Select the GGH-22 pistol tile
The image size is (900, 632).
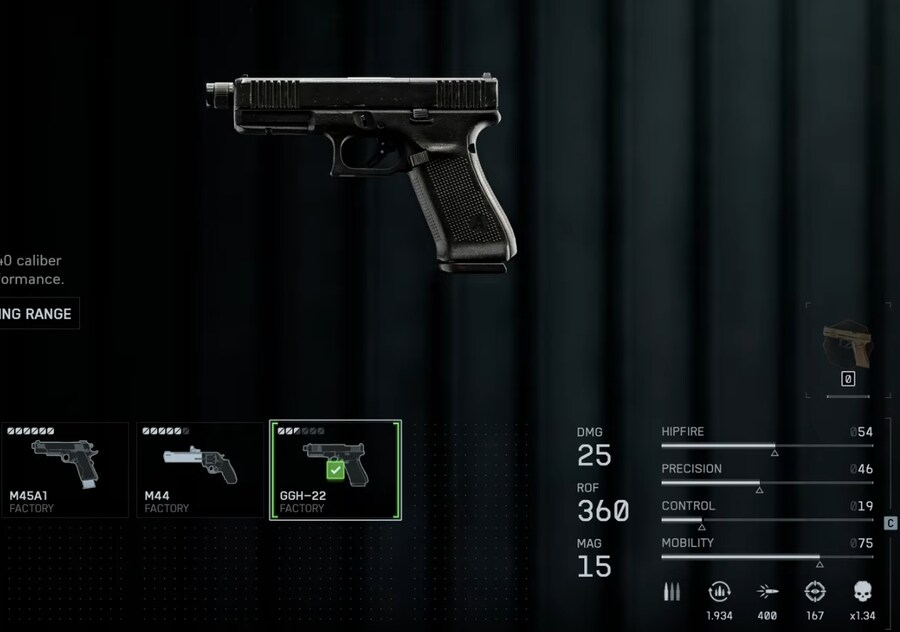[335, 470]
